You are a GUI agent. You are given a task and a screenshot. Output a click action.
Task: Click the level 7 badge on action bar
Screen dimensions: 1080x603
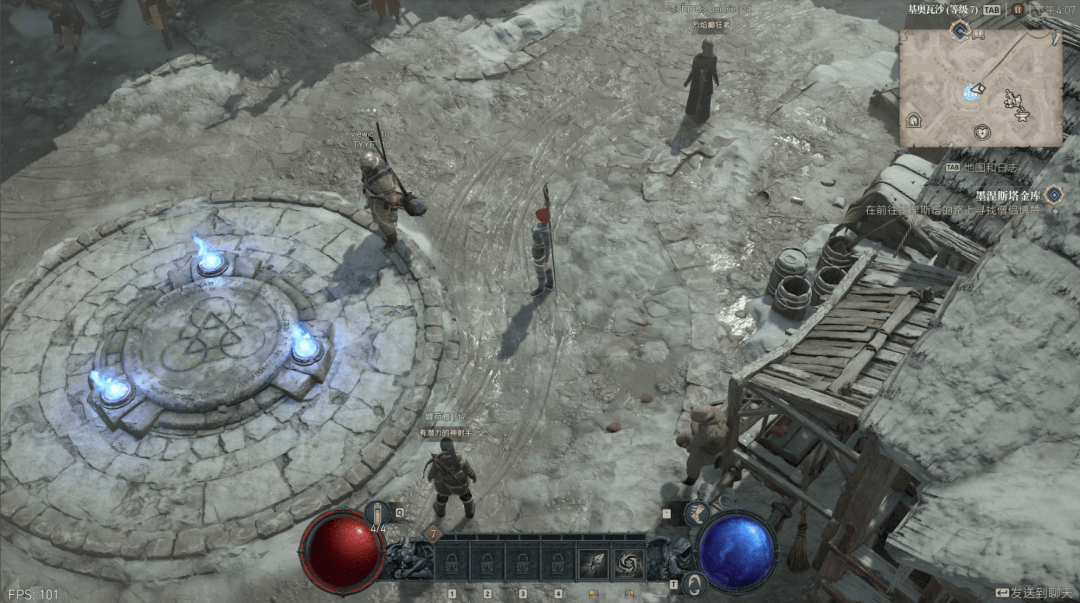coord(434,533)
